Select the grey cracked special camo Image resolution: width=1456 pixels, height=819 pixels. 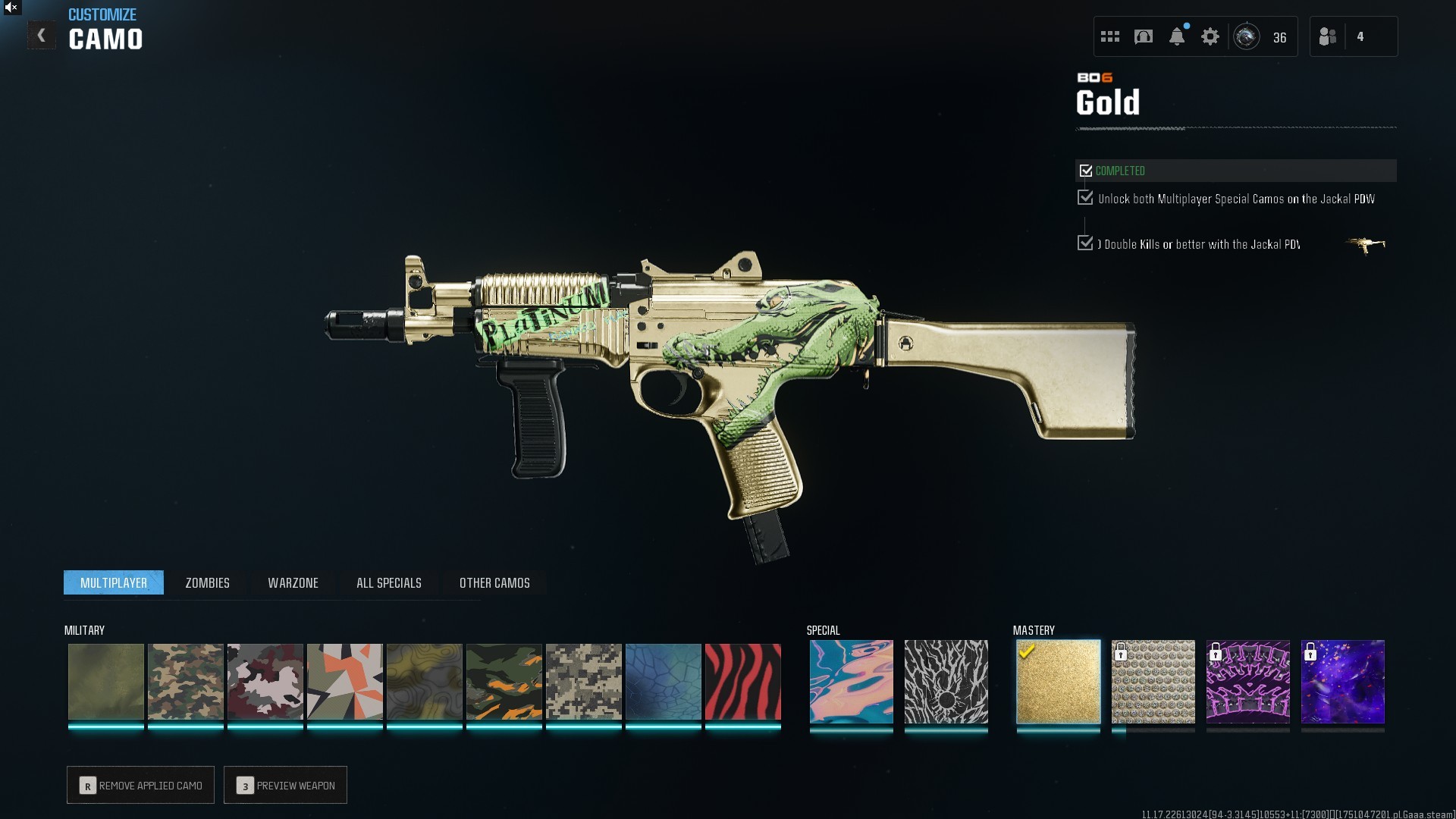coord(946,681)
